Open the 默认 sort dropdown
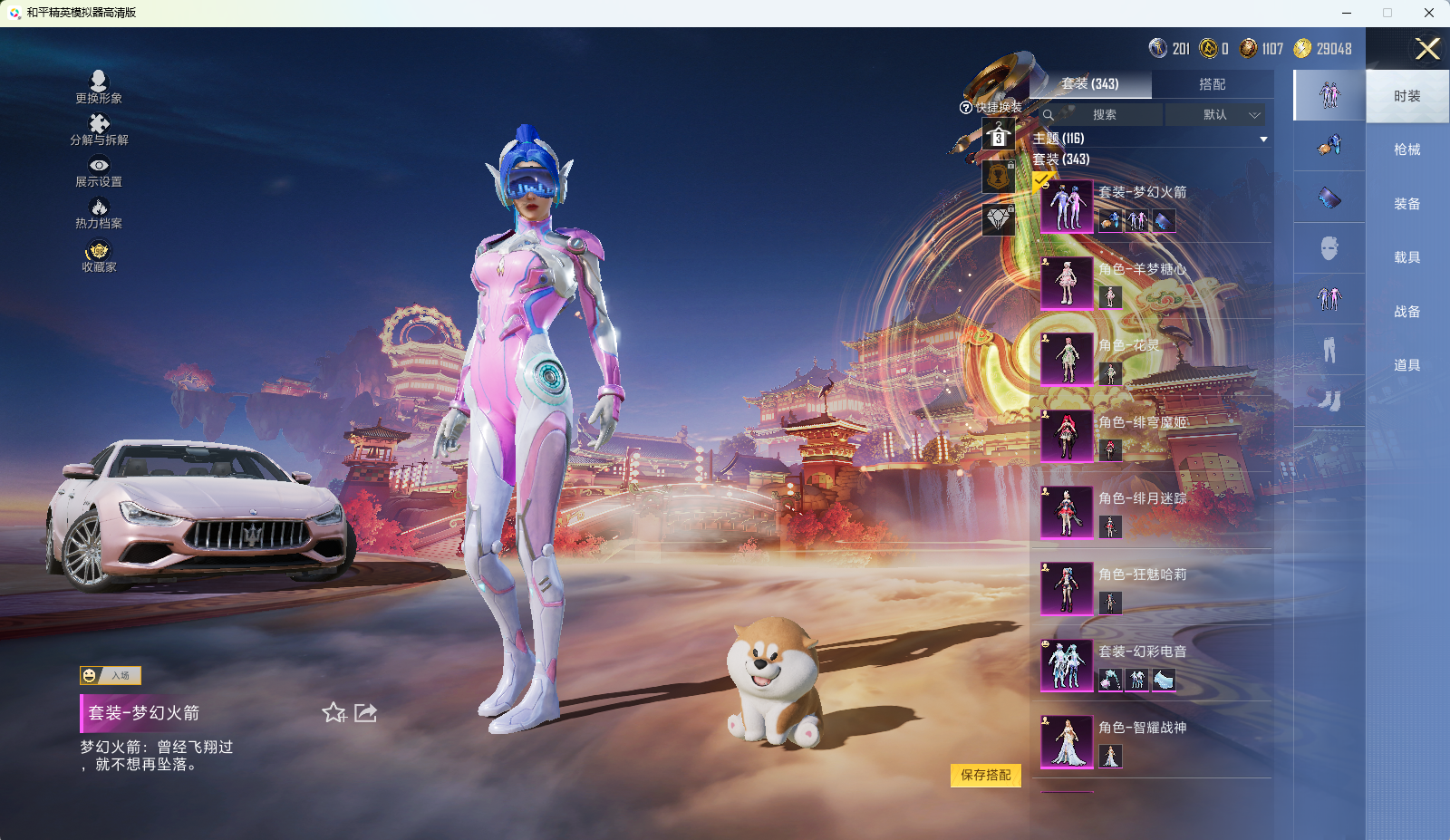The height and width of the screenshot is (840, 1450). pos(1215,115)
